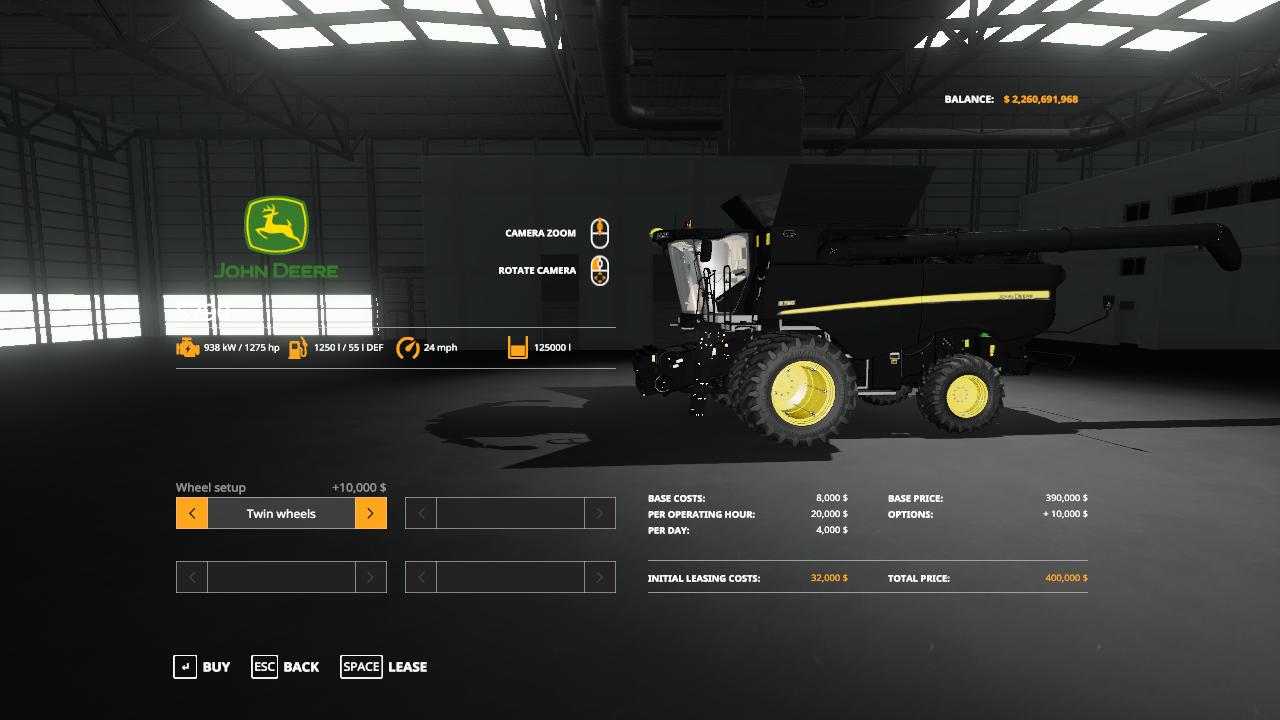This screenshot has width=1280, height=720.
Task: Buy the John Deere combine
Action: 202,667
